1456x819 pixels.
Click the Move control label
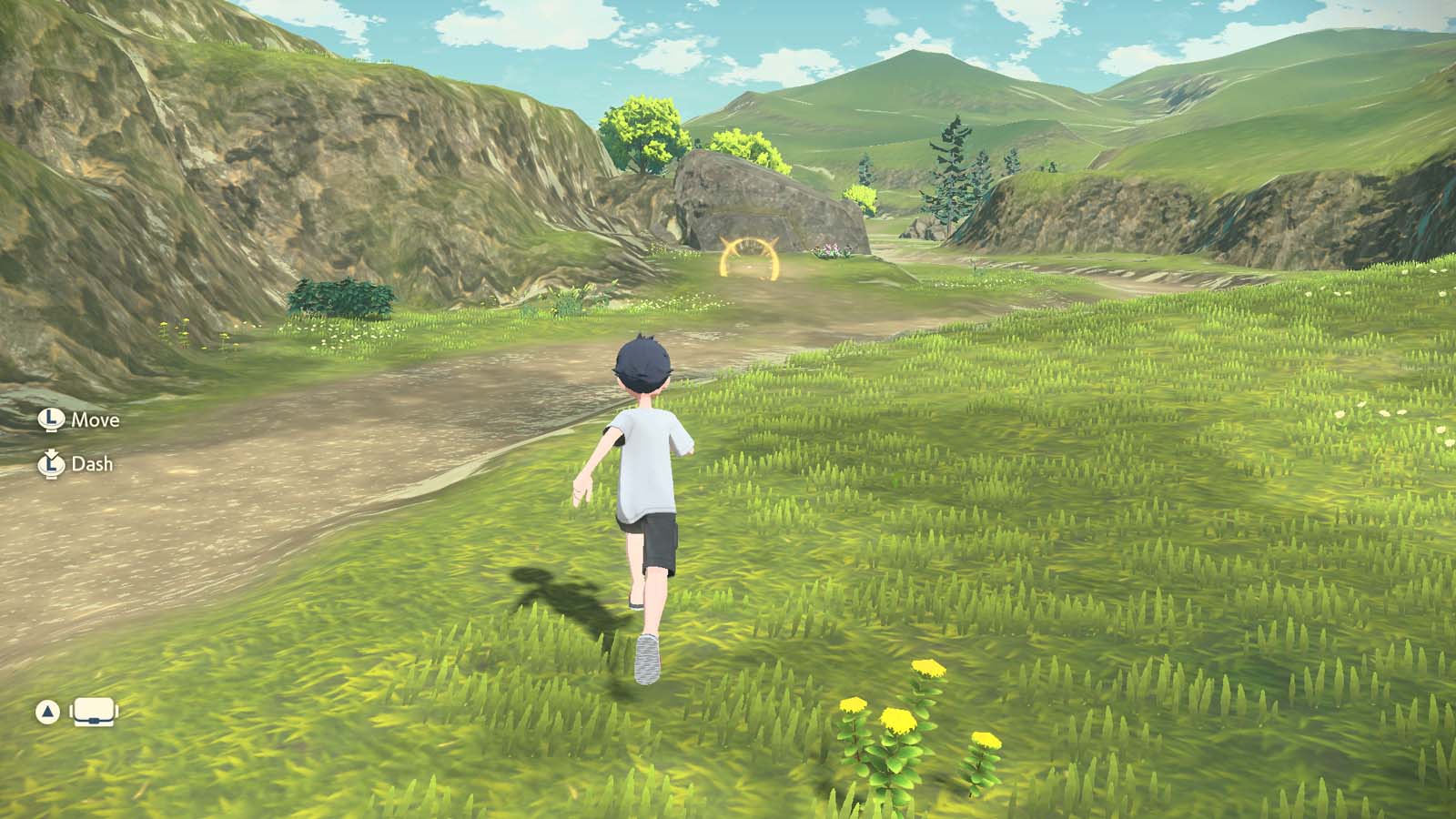coord(96,420)
